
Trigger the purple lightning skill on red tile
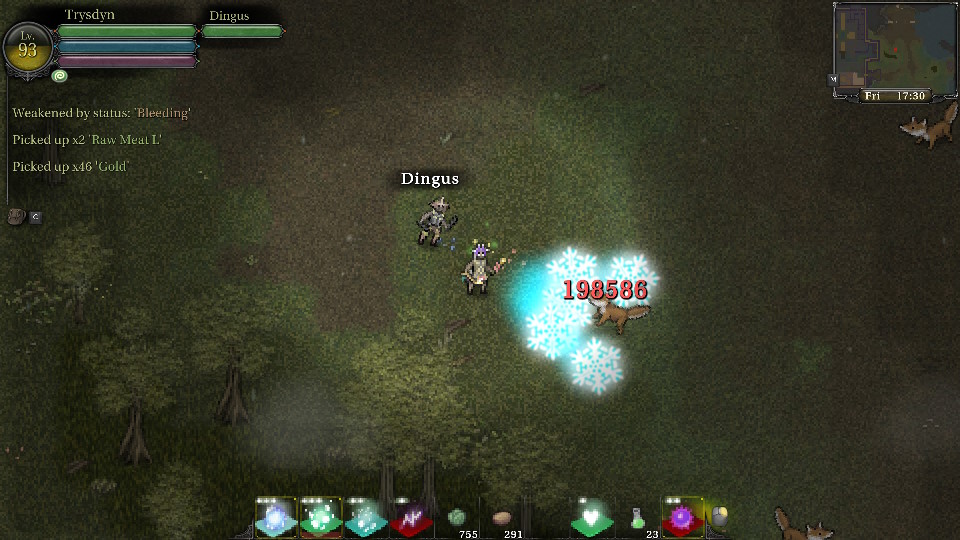click(410, 518)
